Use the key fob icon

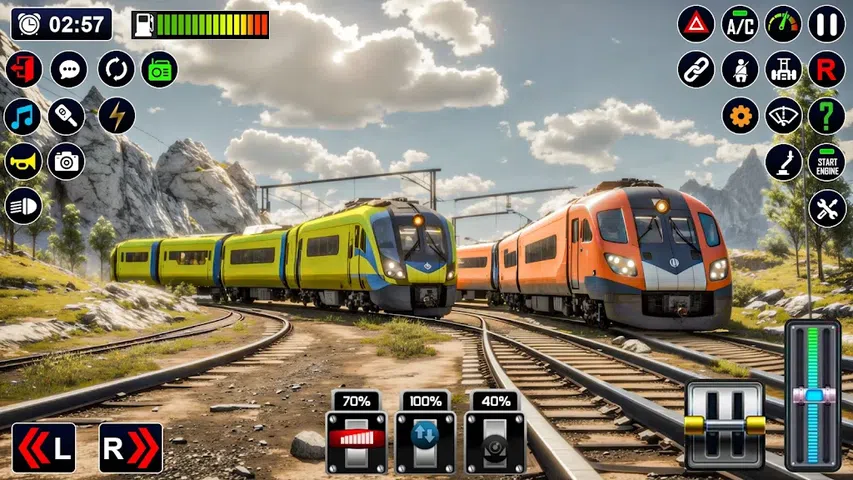68,116
